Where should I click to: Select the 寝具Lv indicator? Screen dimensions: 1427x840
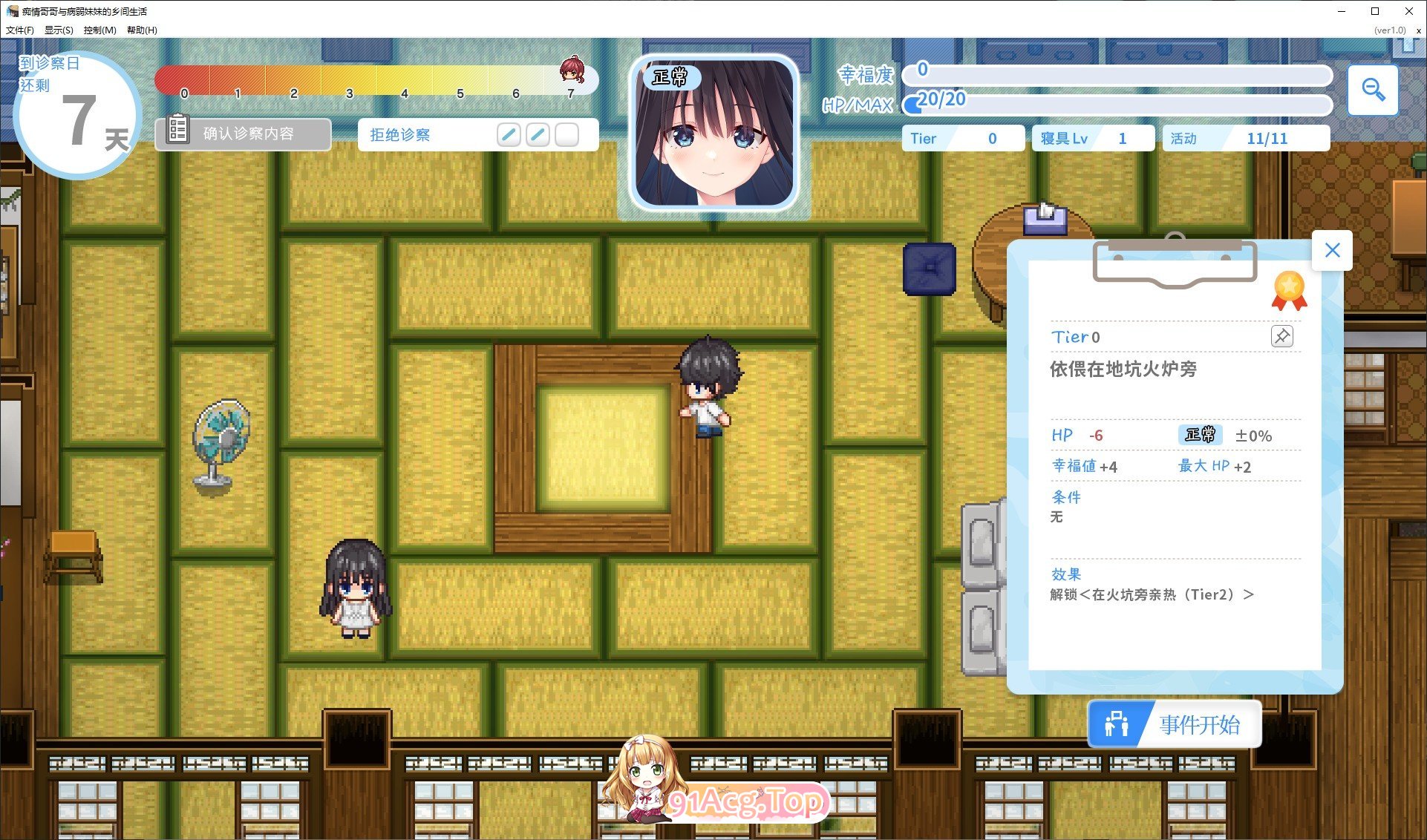click(x=1091, y=137)
